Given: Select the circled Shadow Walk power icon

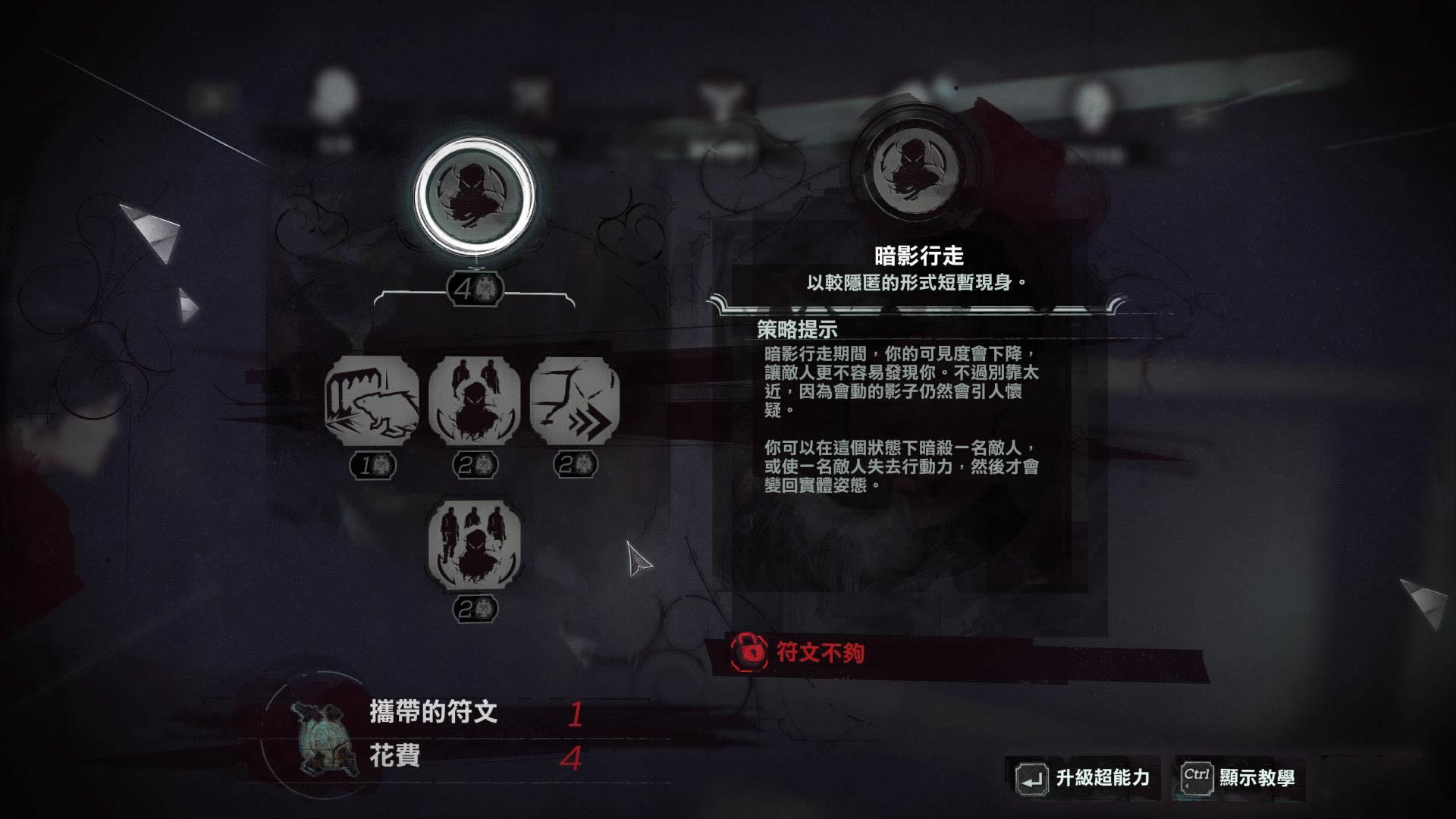Looking at the screenshot, I should [475, 196].
